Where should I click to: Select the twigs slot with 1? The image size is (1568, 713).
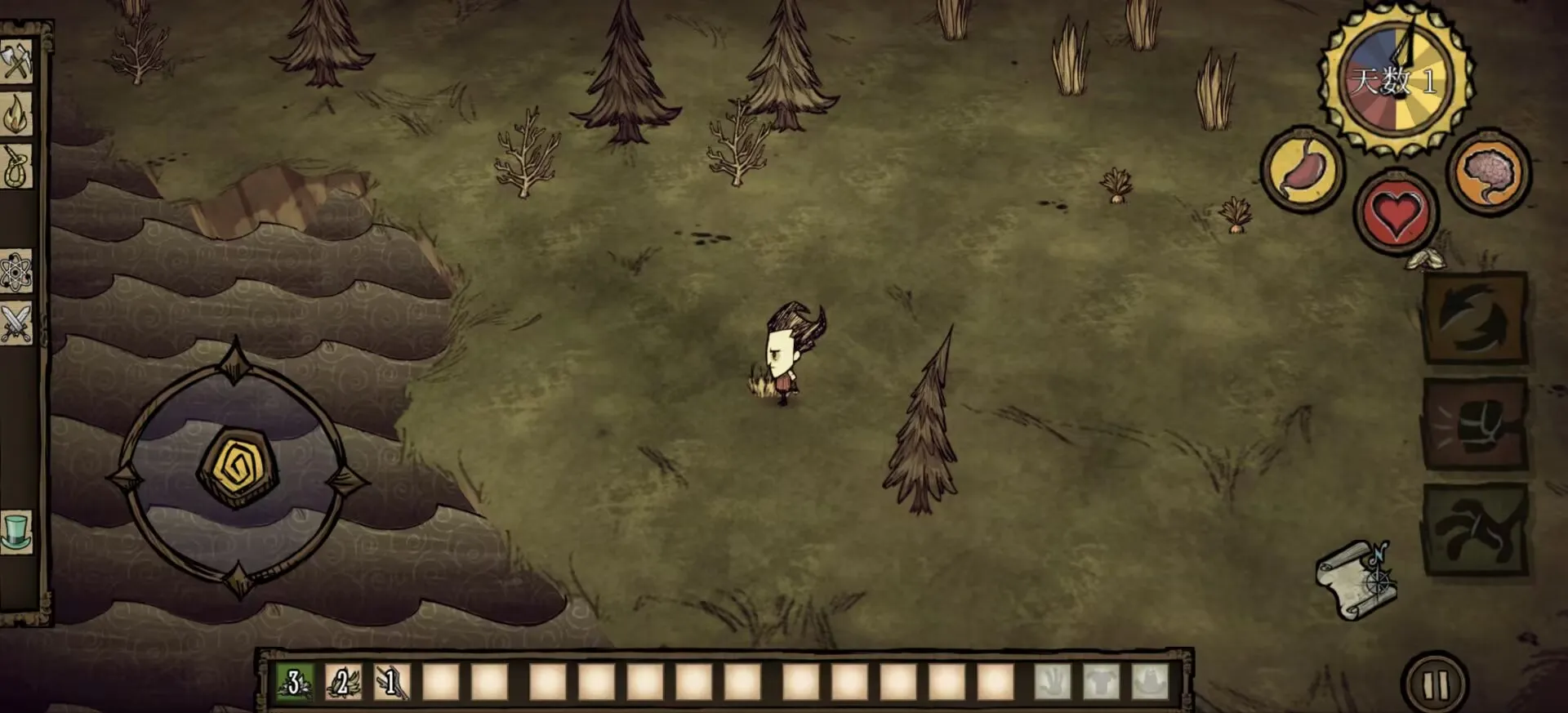pos(392,682)
